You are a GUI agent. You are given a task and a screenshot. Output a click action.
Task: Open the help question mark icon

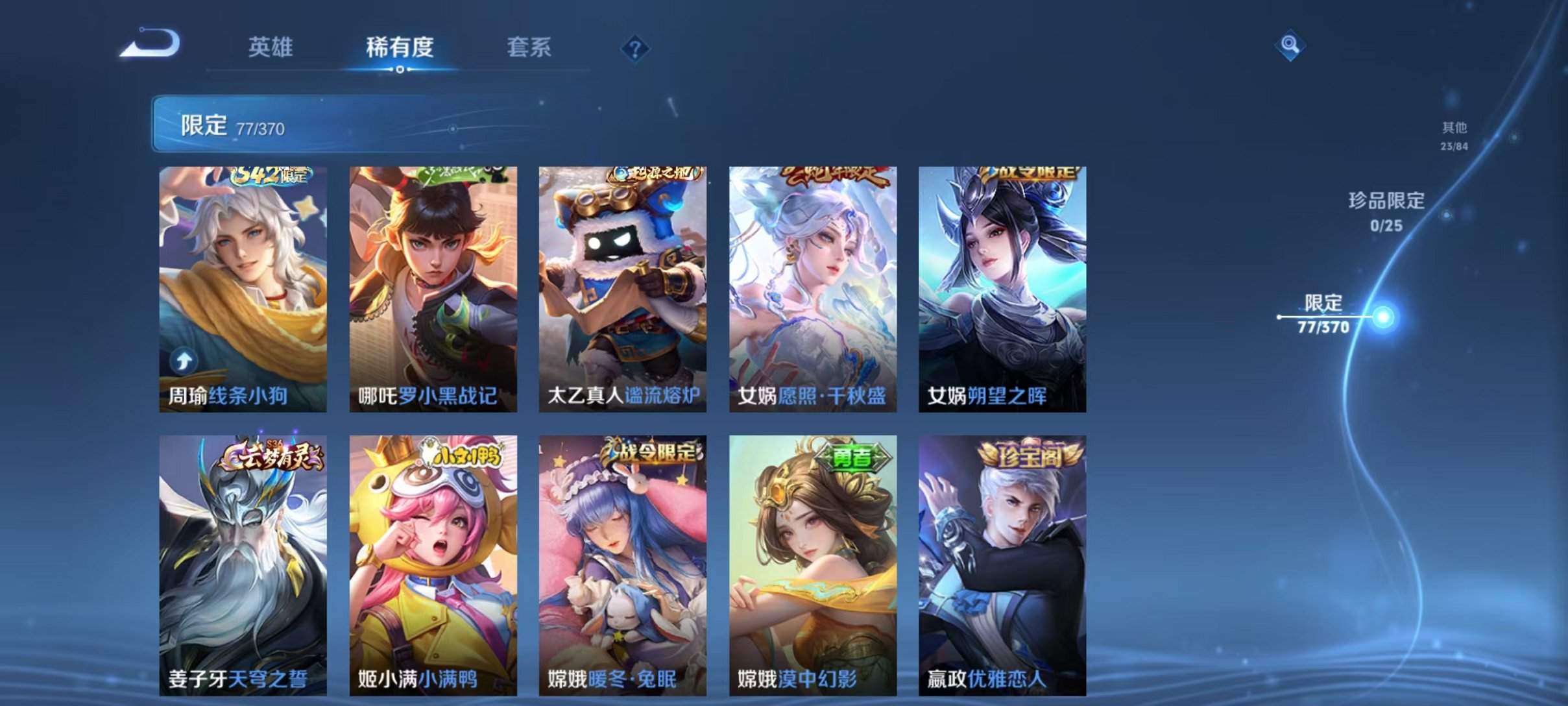(x=636, y=47)
